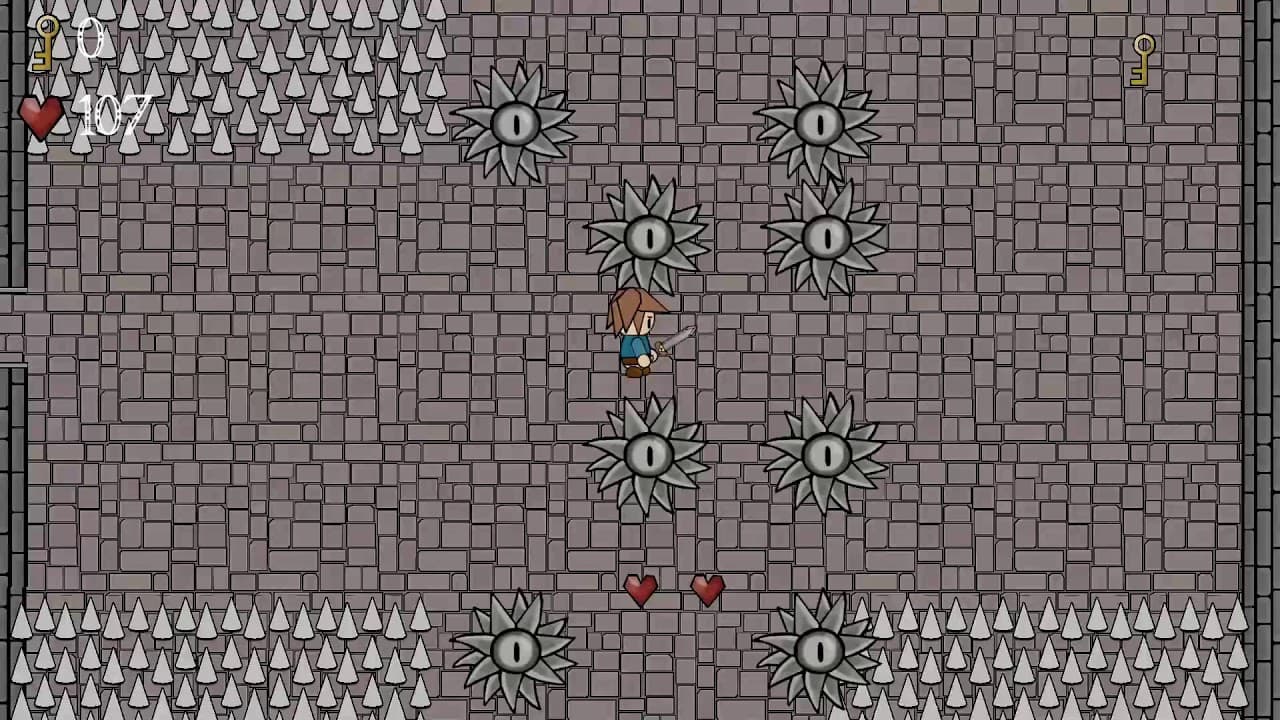Click the lower-right saw blade beside the player path
The image size is (1280, 720).
pyautogui.click(x=828, y=455)
